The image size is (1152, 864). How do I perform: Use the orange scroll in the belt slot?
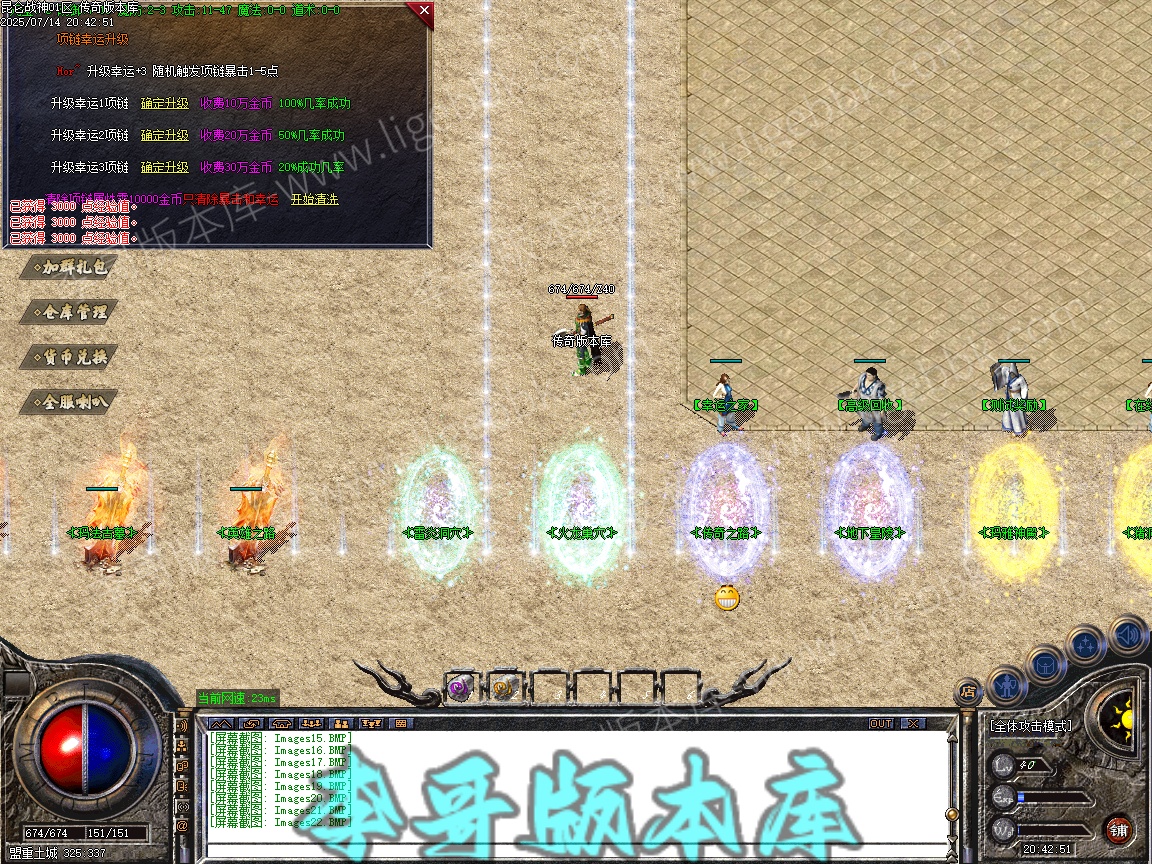(x=503, y=688)
